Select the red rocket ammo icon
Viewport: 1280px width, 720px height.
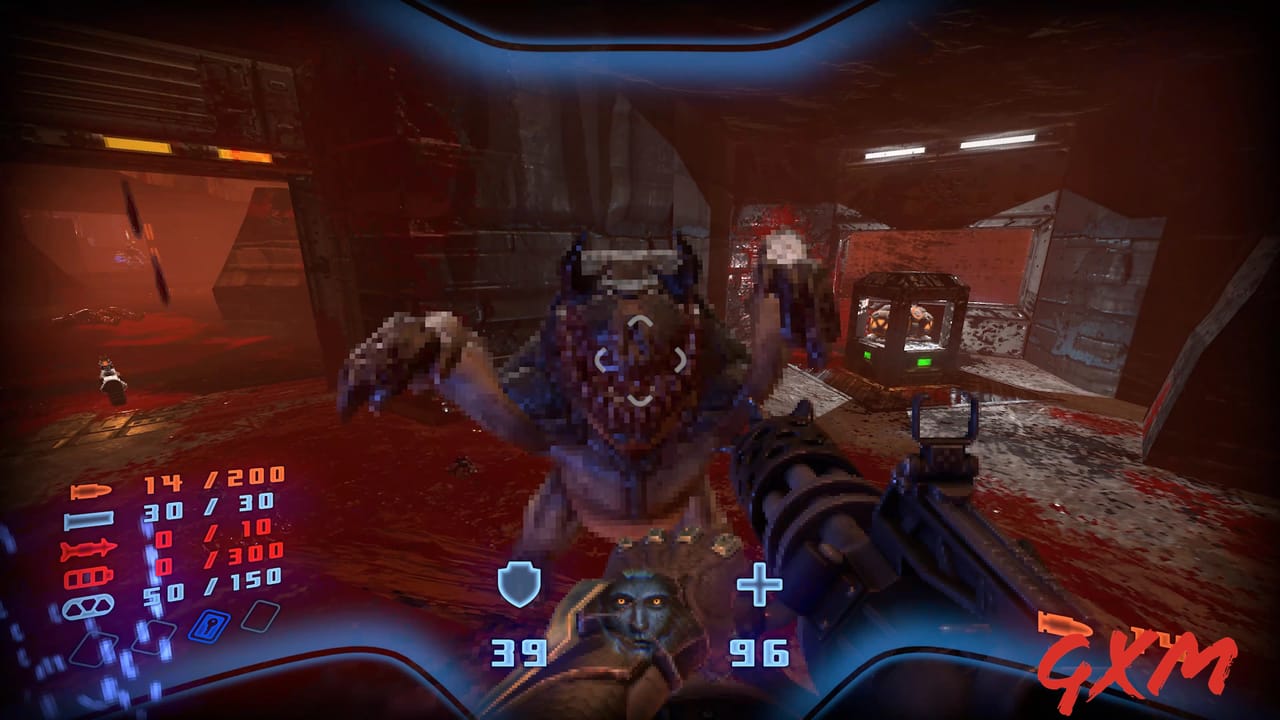(x=88, y=548)
